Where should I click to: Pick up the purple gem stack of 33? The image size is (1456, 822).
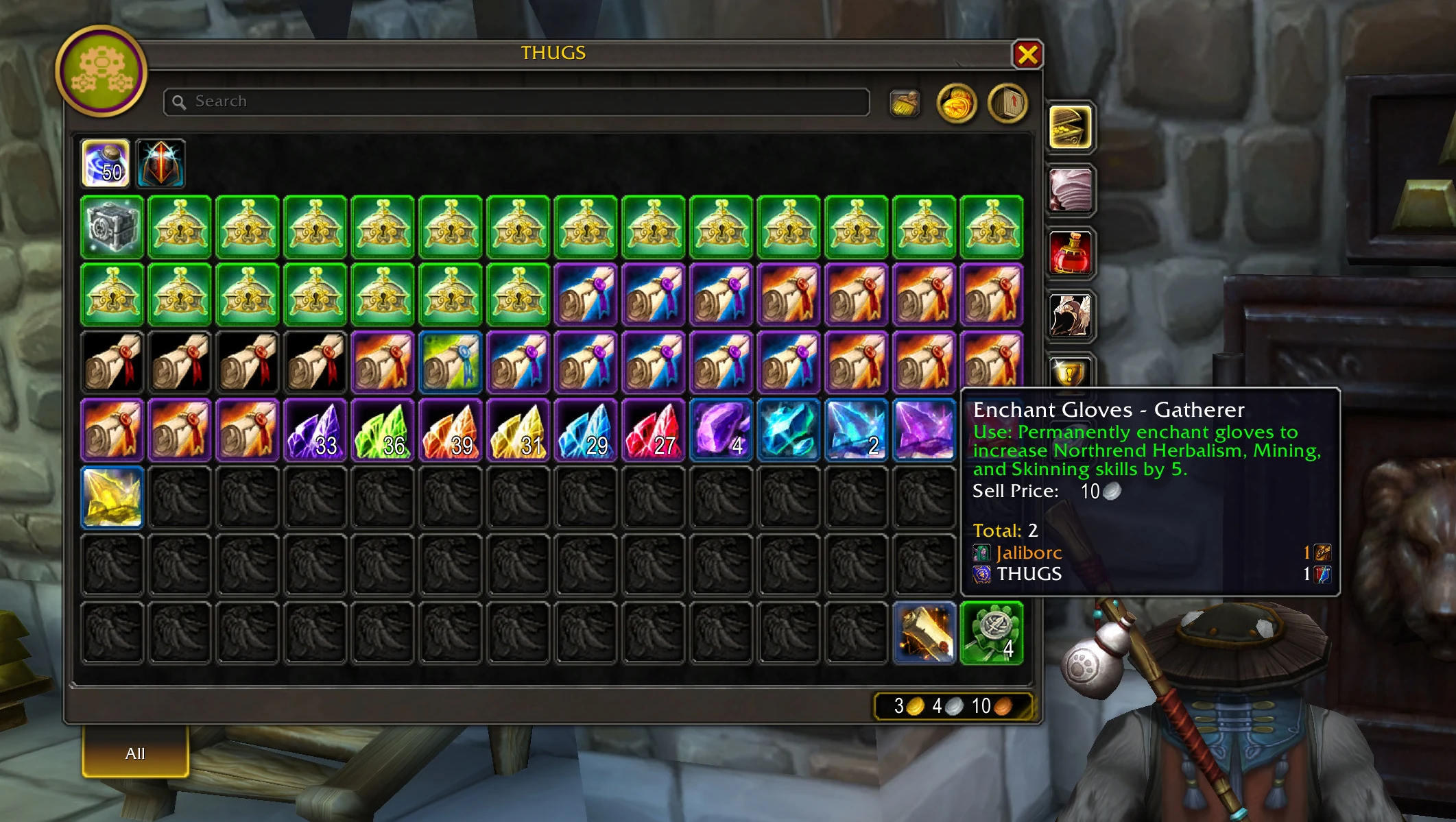point(315,428)
